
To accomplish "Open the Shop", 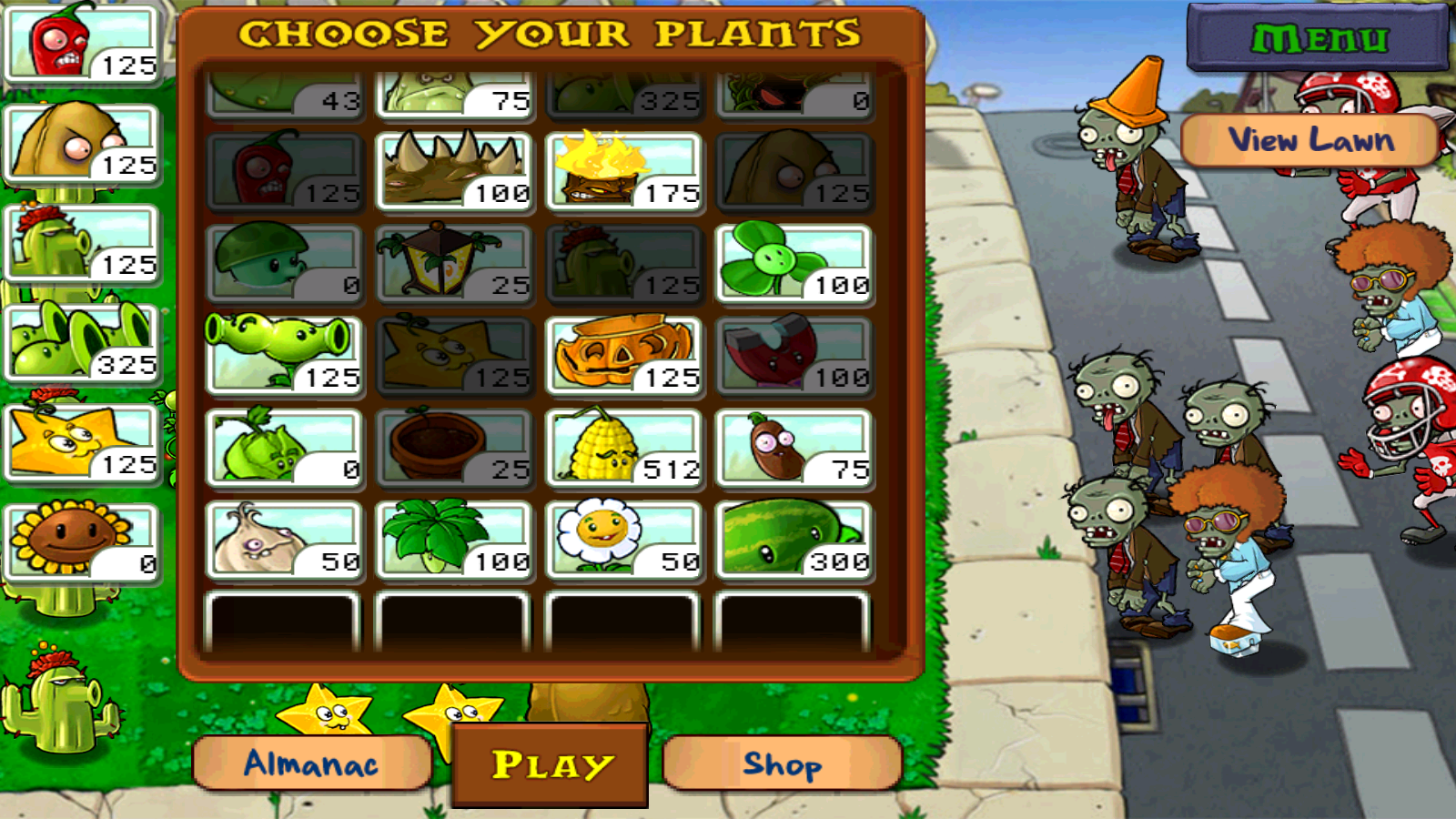I will (783, 763).
